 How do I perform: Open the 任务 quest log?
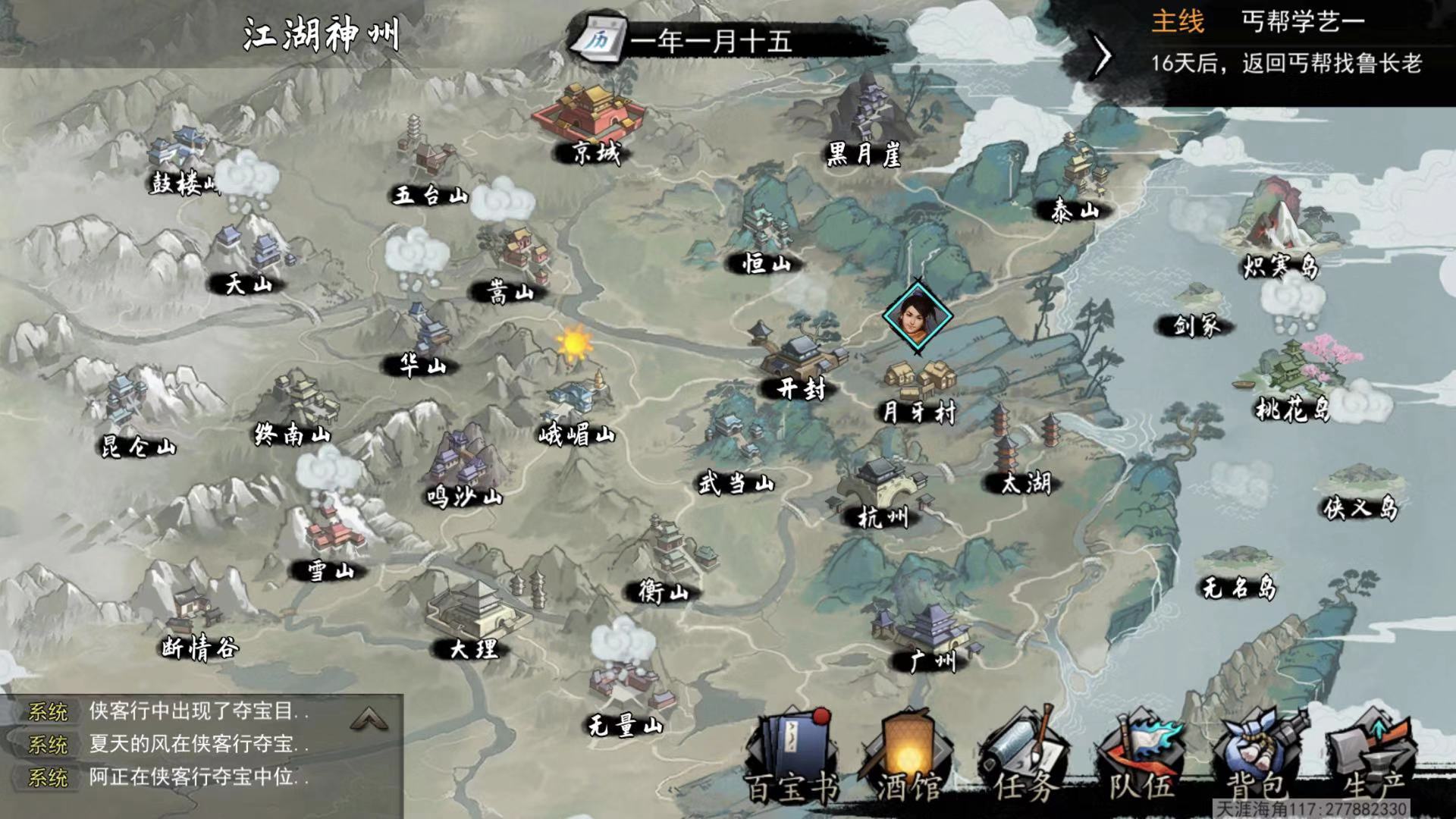point(1024,758)
